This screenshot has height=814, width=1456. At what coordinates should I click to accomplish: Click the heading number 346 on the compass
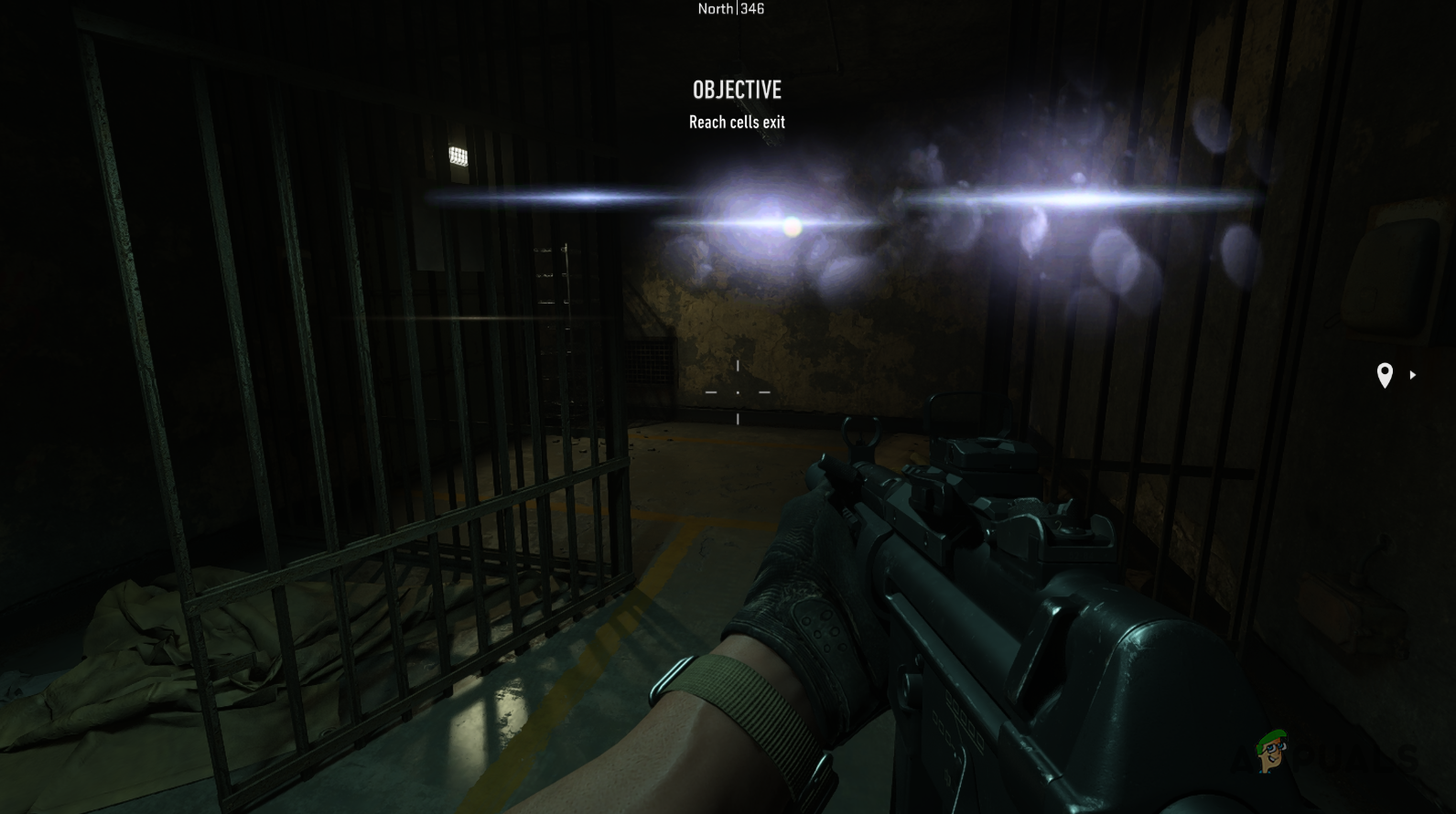[x=750, y=8]
